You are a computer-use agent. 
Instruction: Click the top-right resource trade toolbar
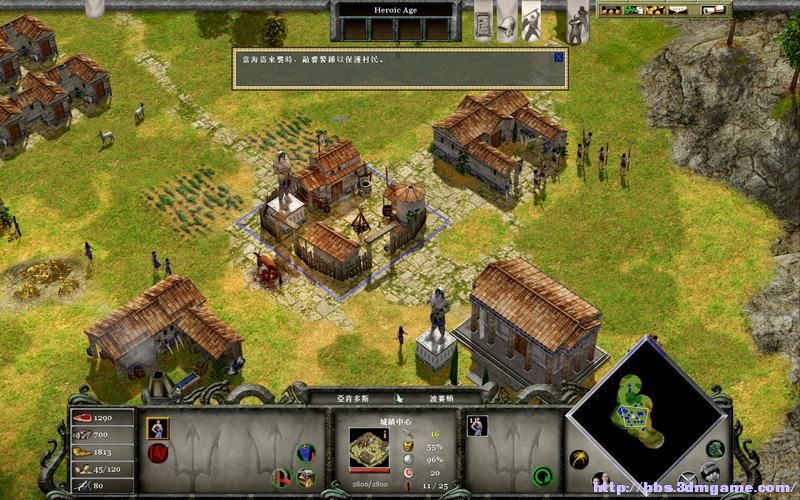coord(663,10)
